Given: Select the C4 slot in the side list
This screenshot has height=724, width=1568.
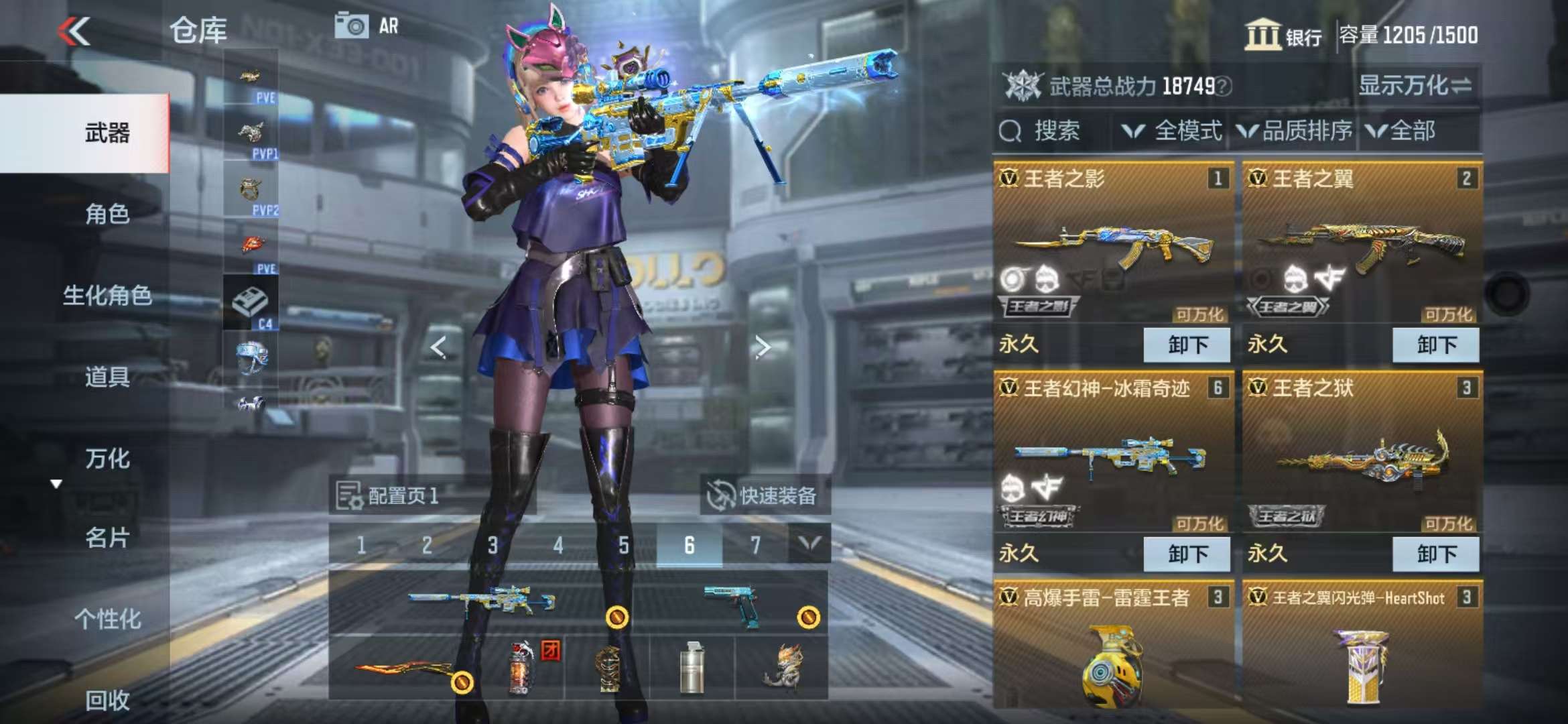Looking at the screenshot, I should point(251,303).
